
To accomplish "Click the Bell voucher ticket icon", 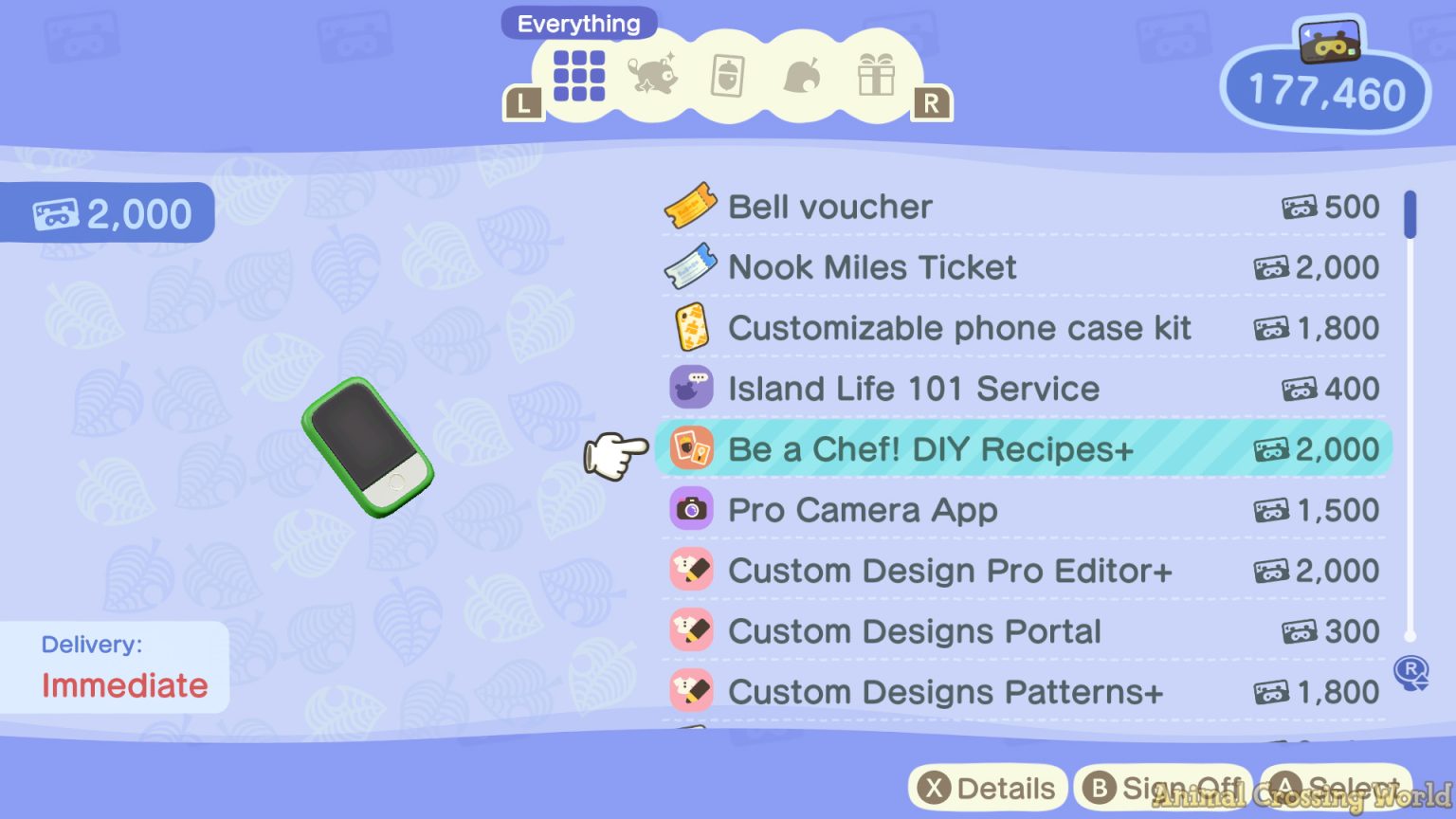I will tap(691, 207).
